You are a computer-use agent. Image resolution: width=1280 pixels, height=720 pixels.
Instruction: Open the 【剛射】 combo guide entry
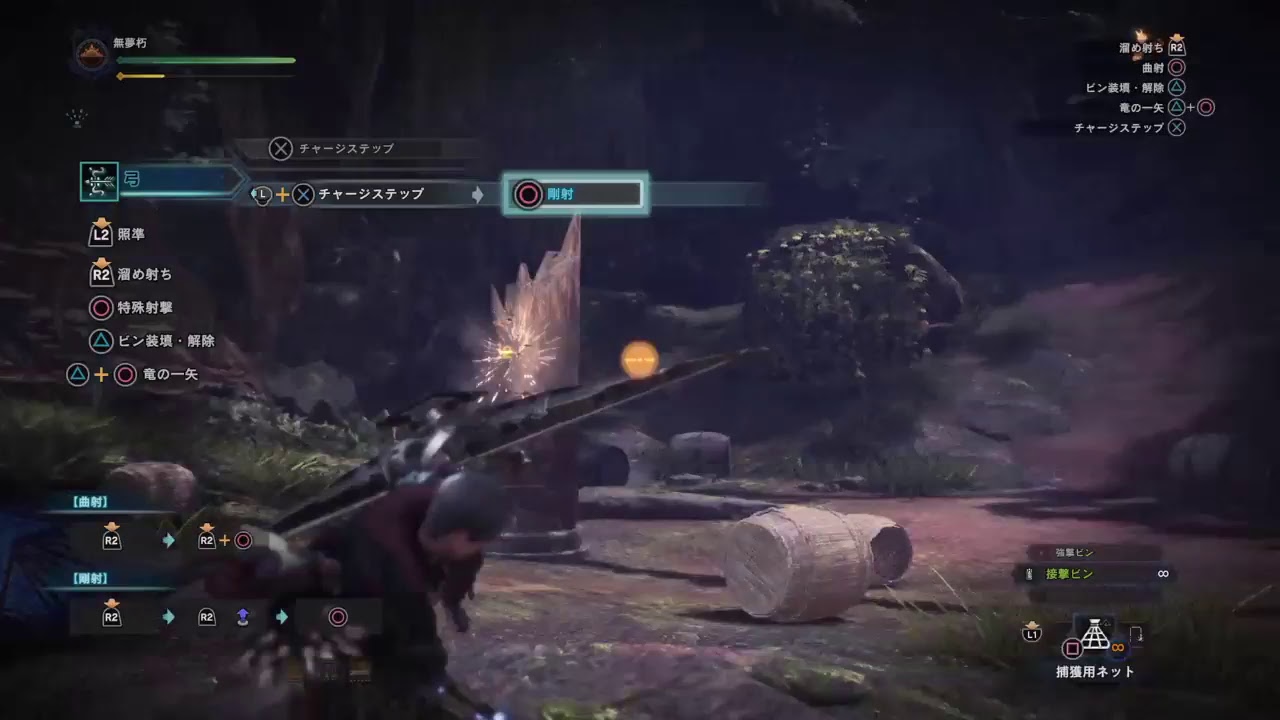(x=91, y=579)
